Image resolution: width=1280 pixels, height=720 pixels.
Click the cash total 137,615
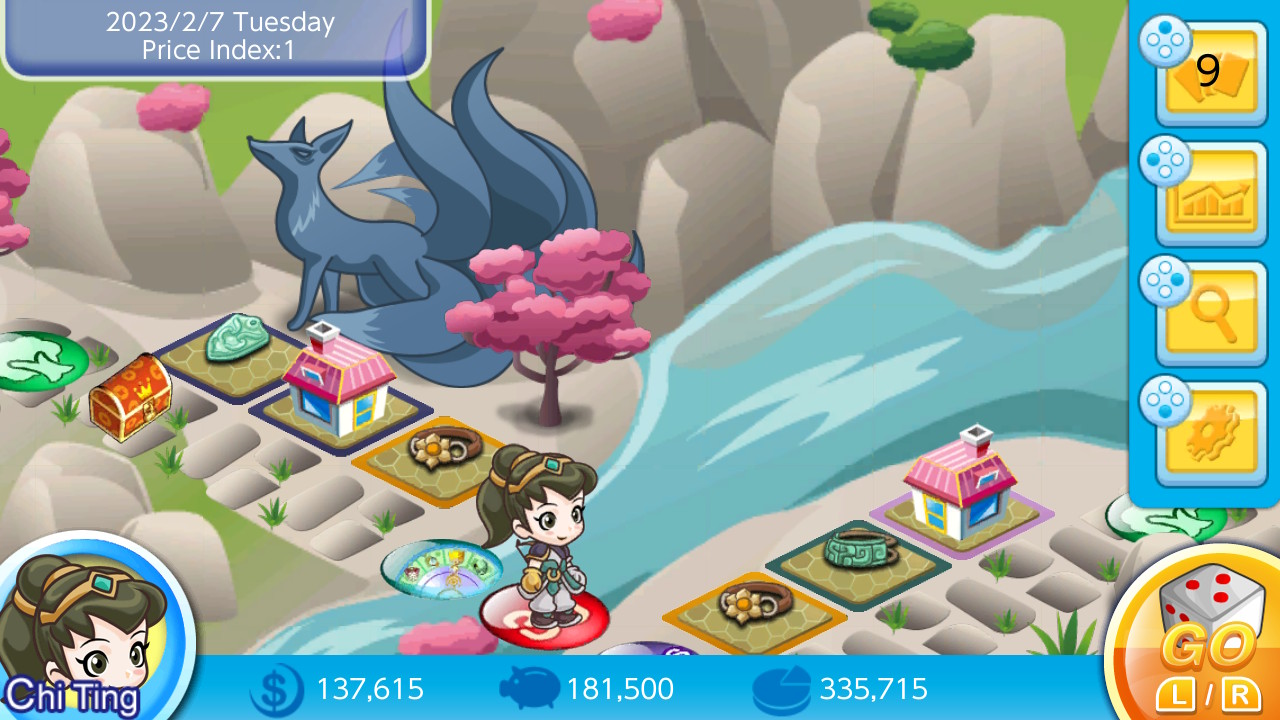pos(370,689)
